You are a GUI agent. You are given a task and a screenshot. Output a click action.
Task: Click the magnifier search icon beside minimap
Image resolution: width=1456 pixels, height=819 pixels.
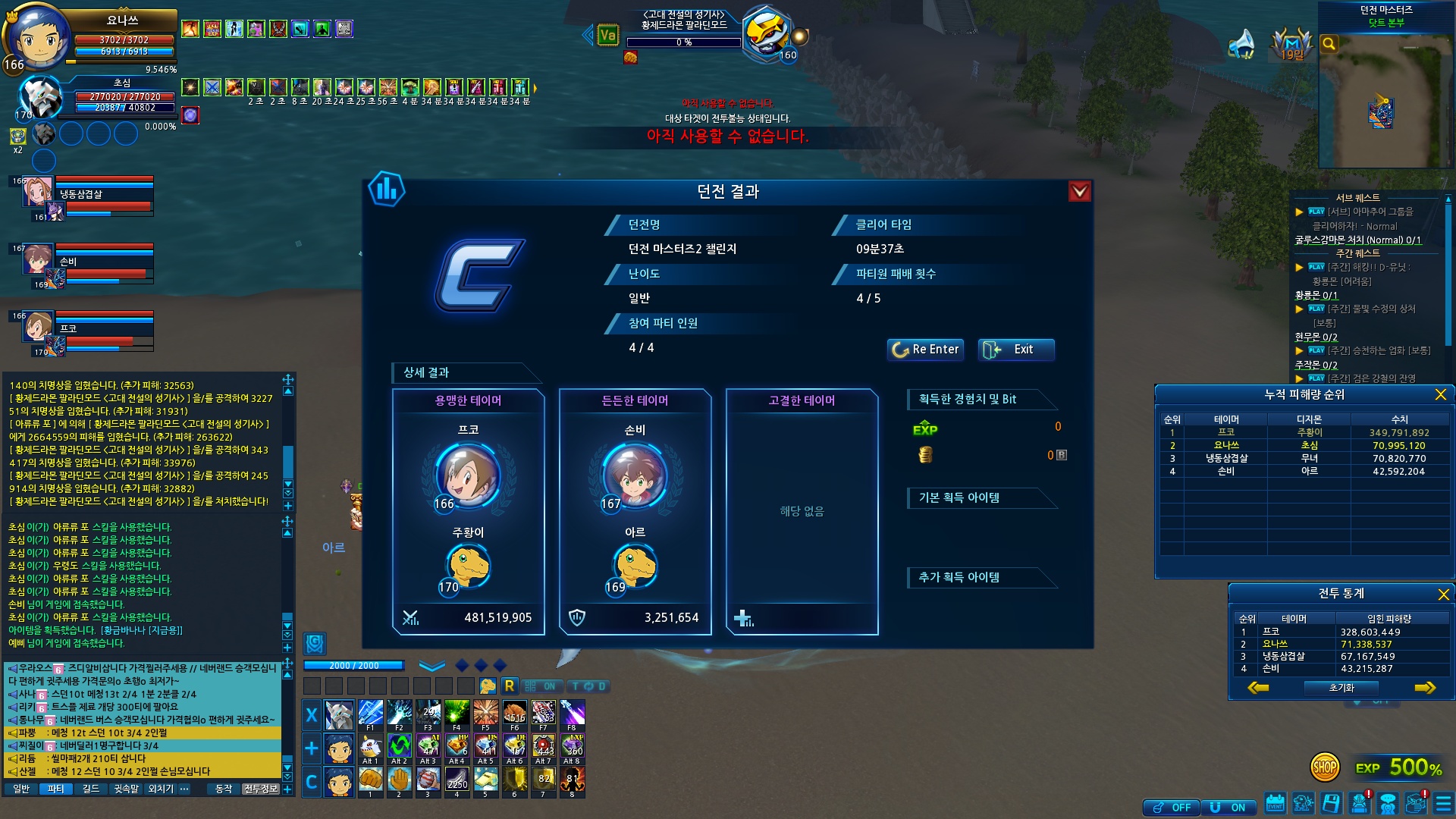pyautogui.click(x=1329, y=44)
